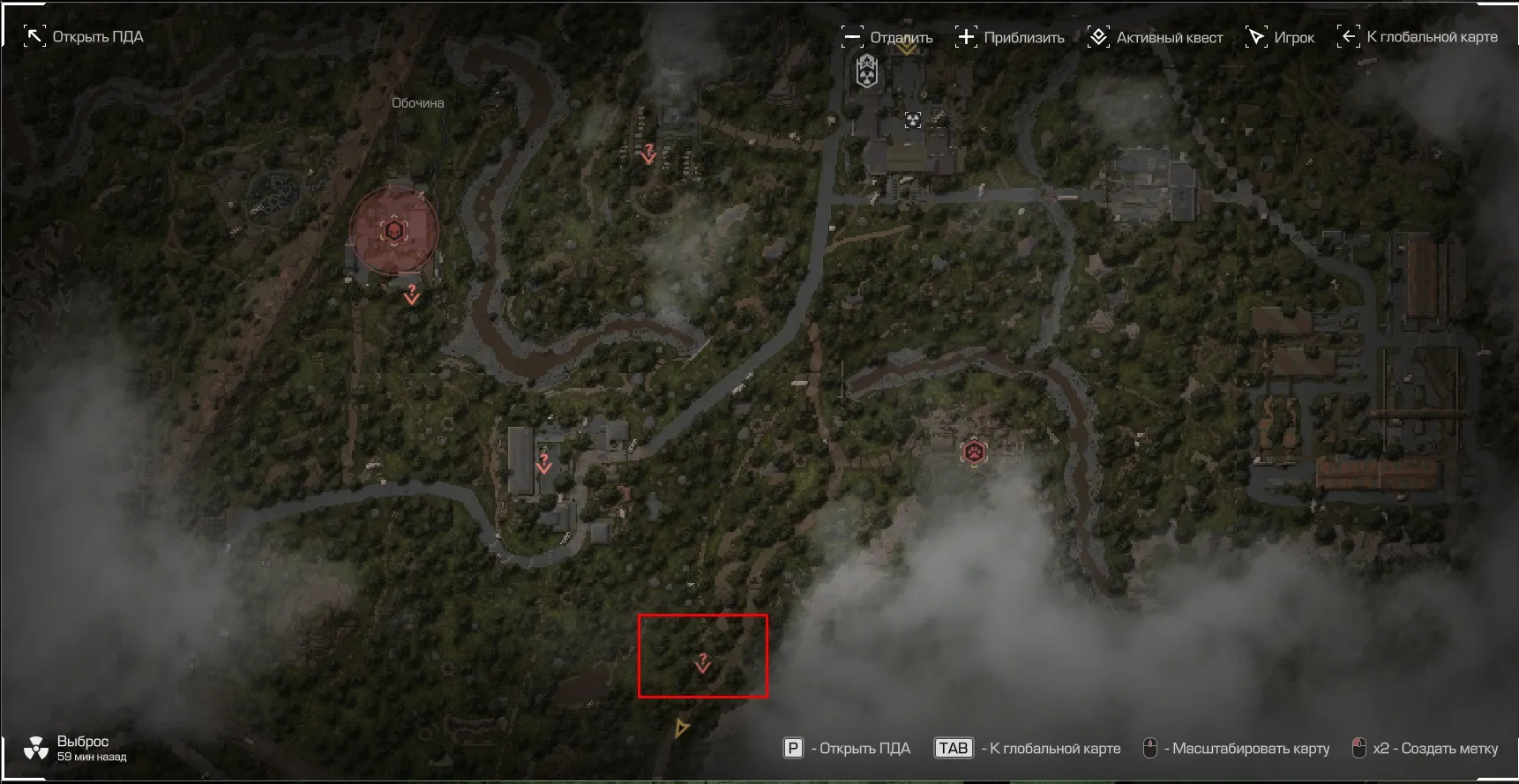
Task: Select the yellow double-chevron quest marker
Action: [907, 49]
